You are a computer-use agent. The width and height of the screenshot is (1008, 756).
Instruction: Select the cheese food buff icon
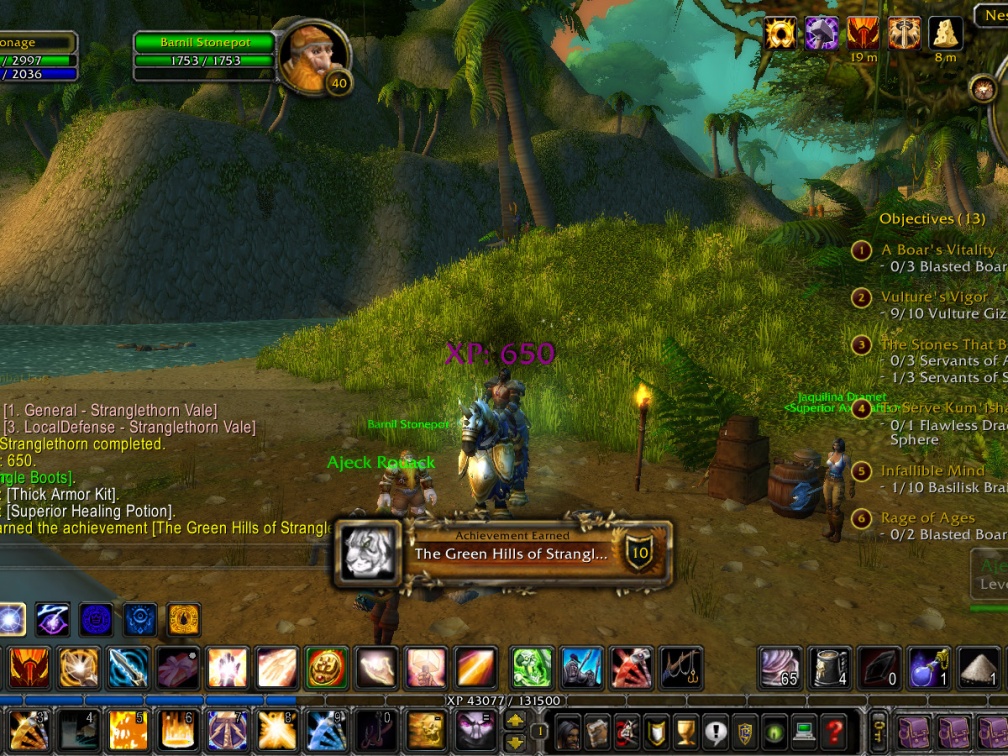pos(945,33)
